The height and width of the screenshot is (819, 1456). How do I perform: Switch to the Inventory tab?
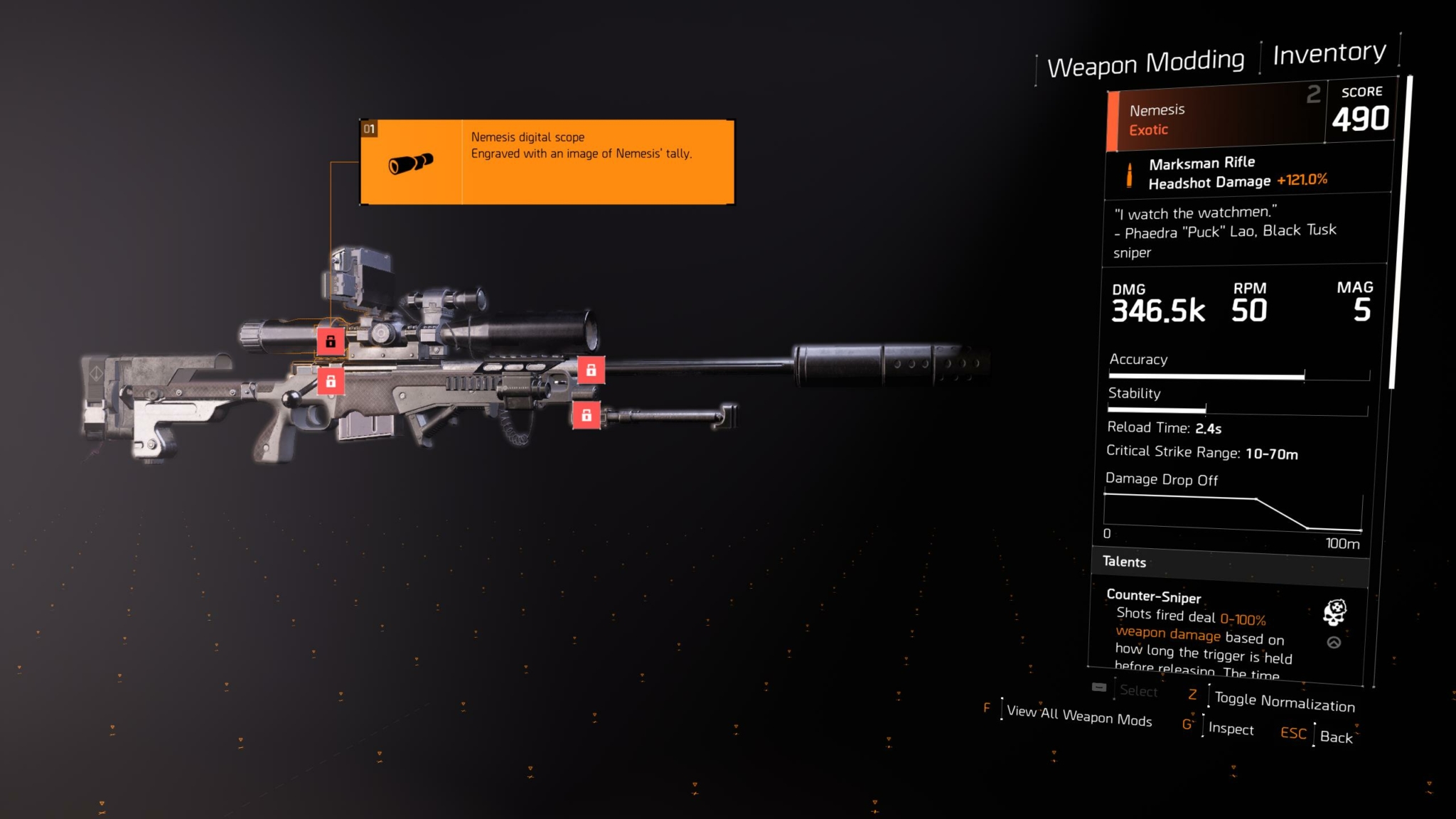point(1329,53)
